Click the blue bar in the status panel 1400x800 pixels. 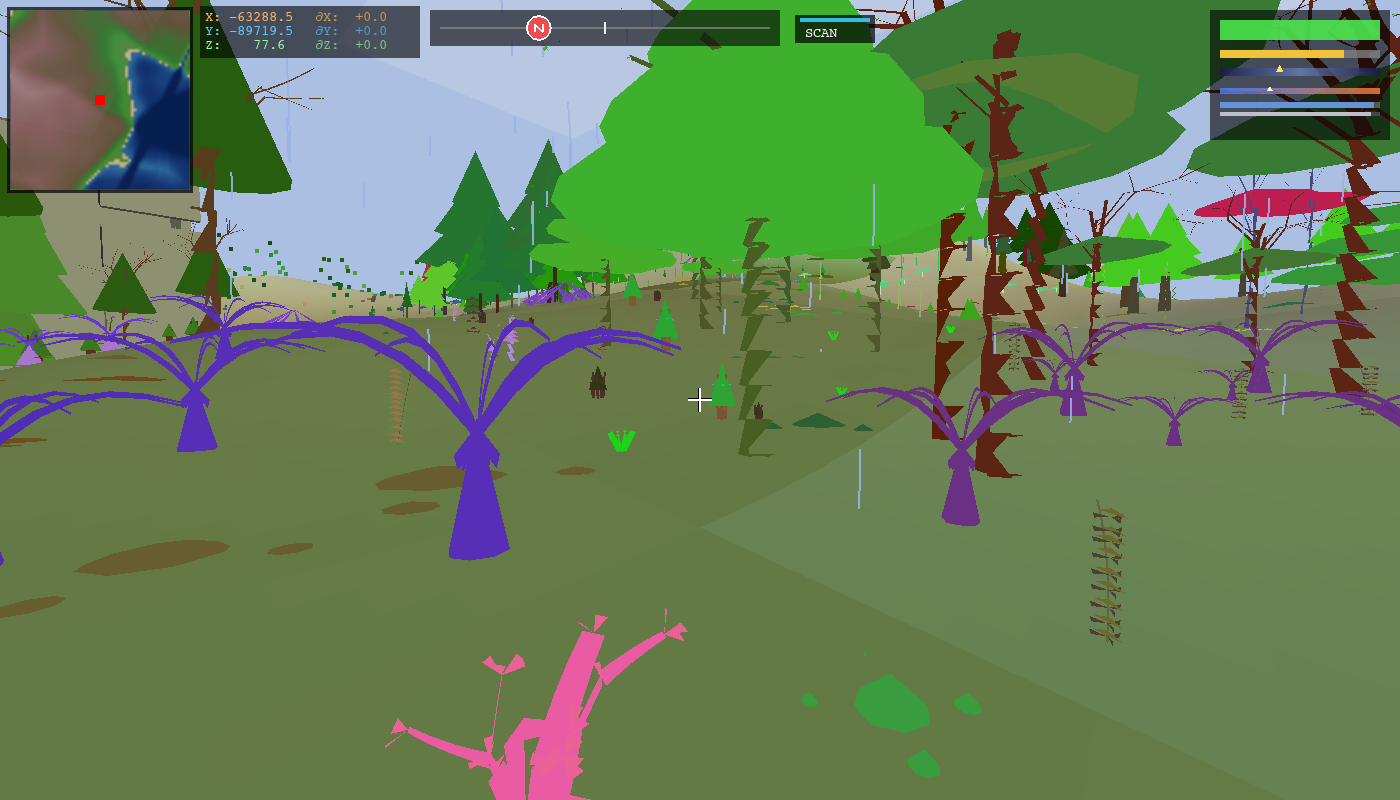(x=1296, y=104)
